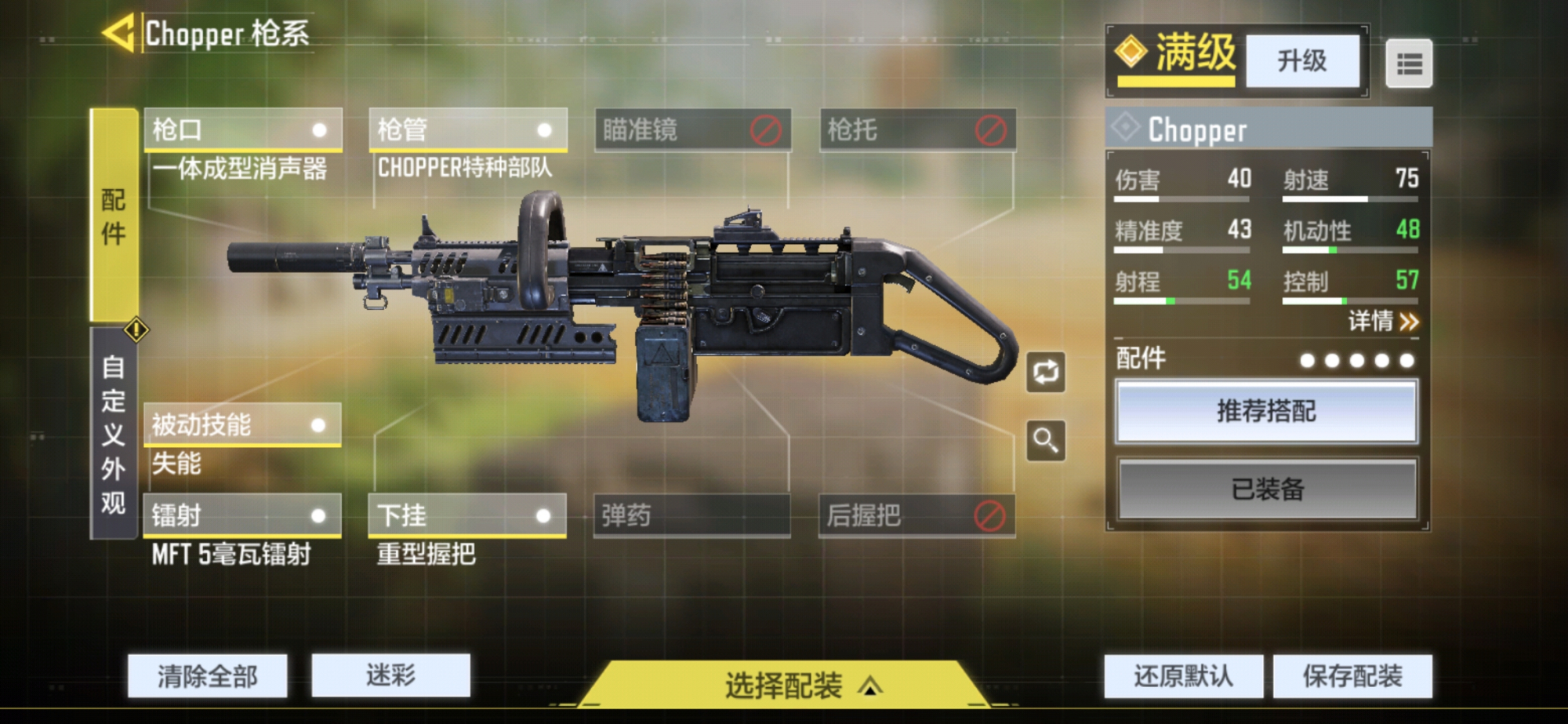The image size is (1568, 724).
Task: Select the 枪口 muzzle attachment slot
Action: pos(241,131)
